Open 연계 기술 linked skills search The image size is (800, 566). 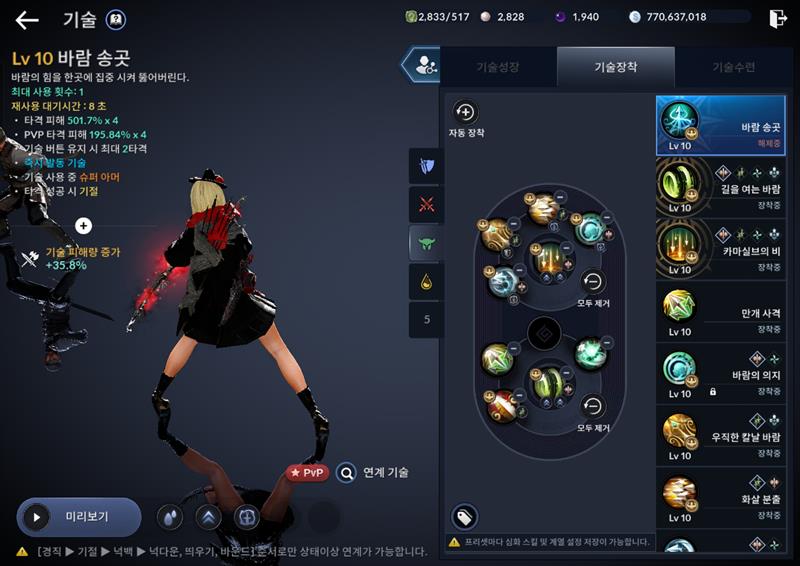pyautogui.click(x=373, y=472)
